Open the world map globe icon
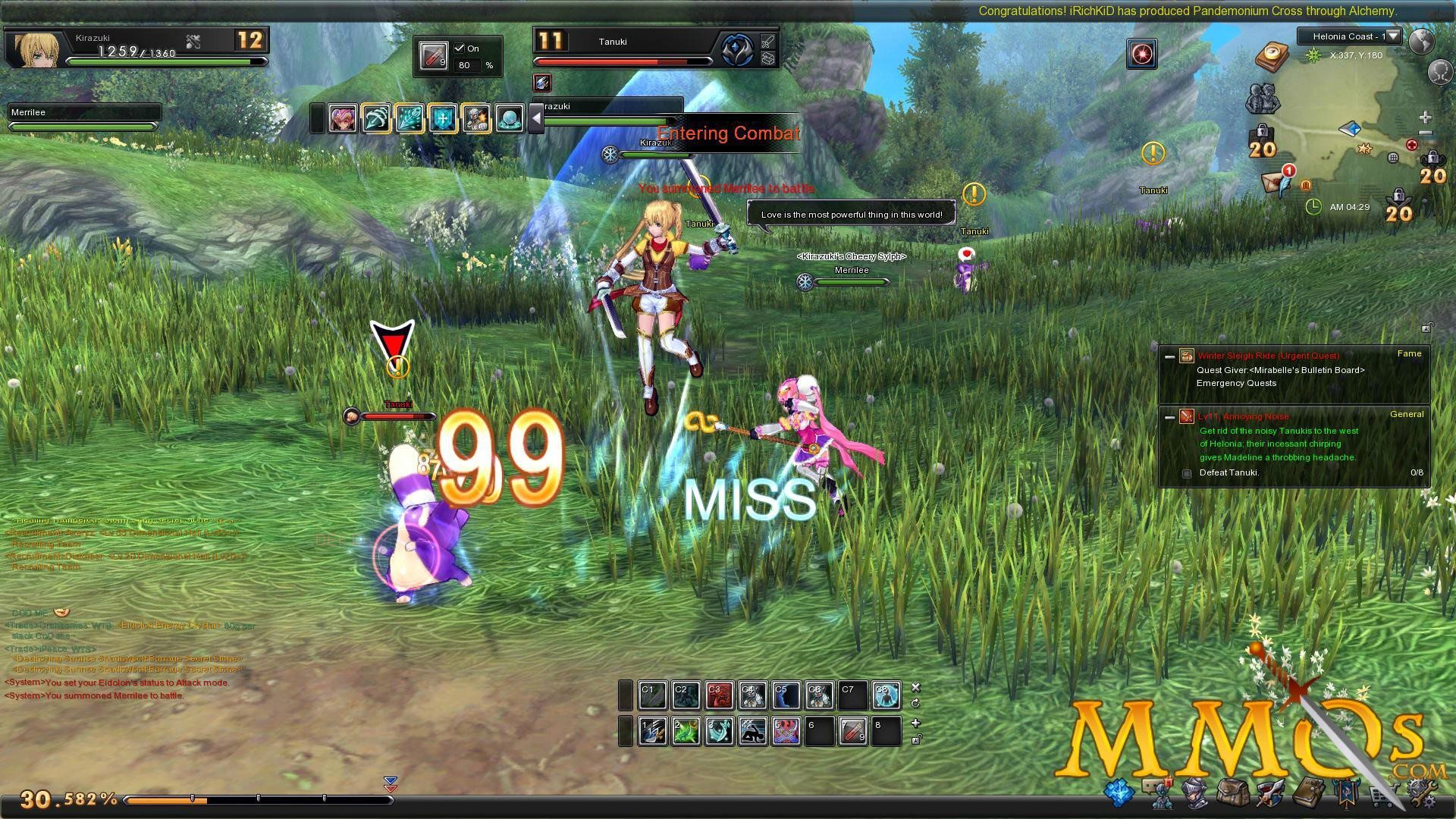The height and width of the screenshot is (819, 1456). [x=1420, y=41]
